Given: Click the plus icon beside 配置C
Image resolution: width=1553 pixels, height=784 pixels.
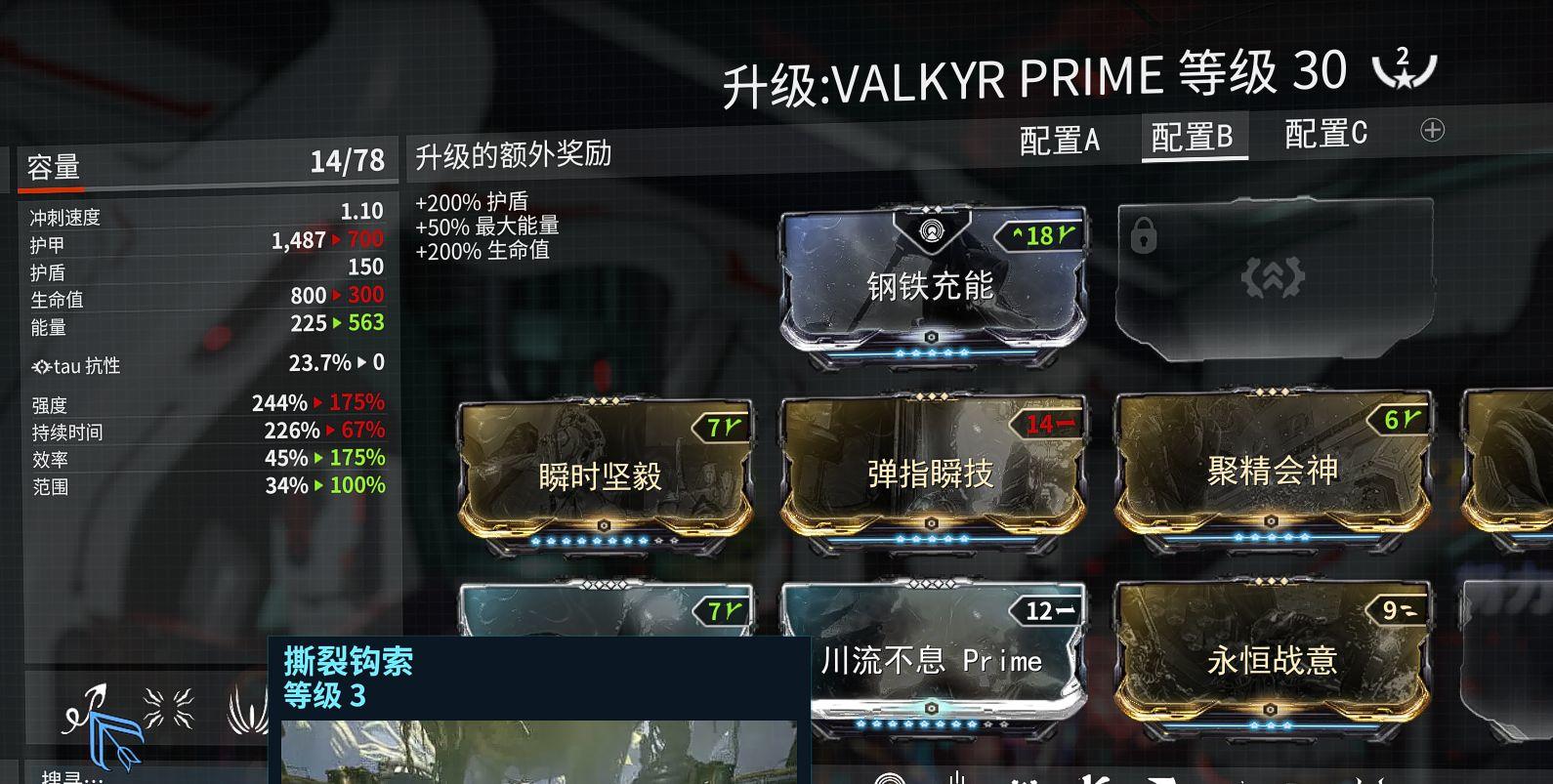Looking at the screenshot, I should point(1432,128).
